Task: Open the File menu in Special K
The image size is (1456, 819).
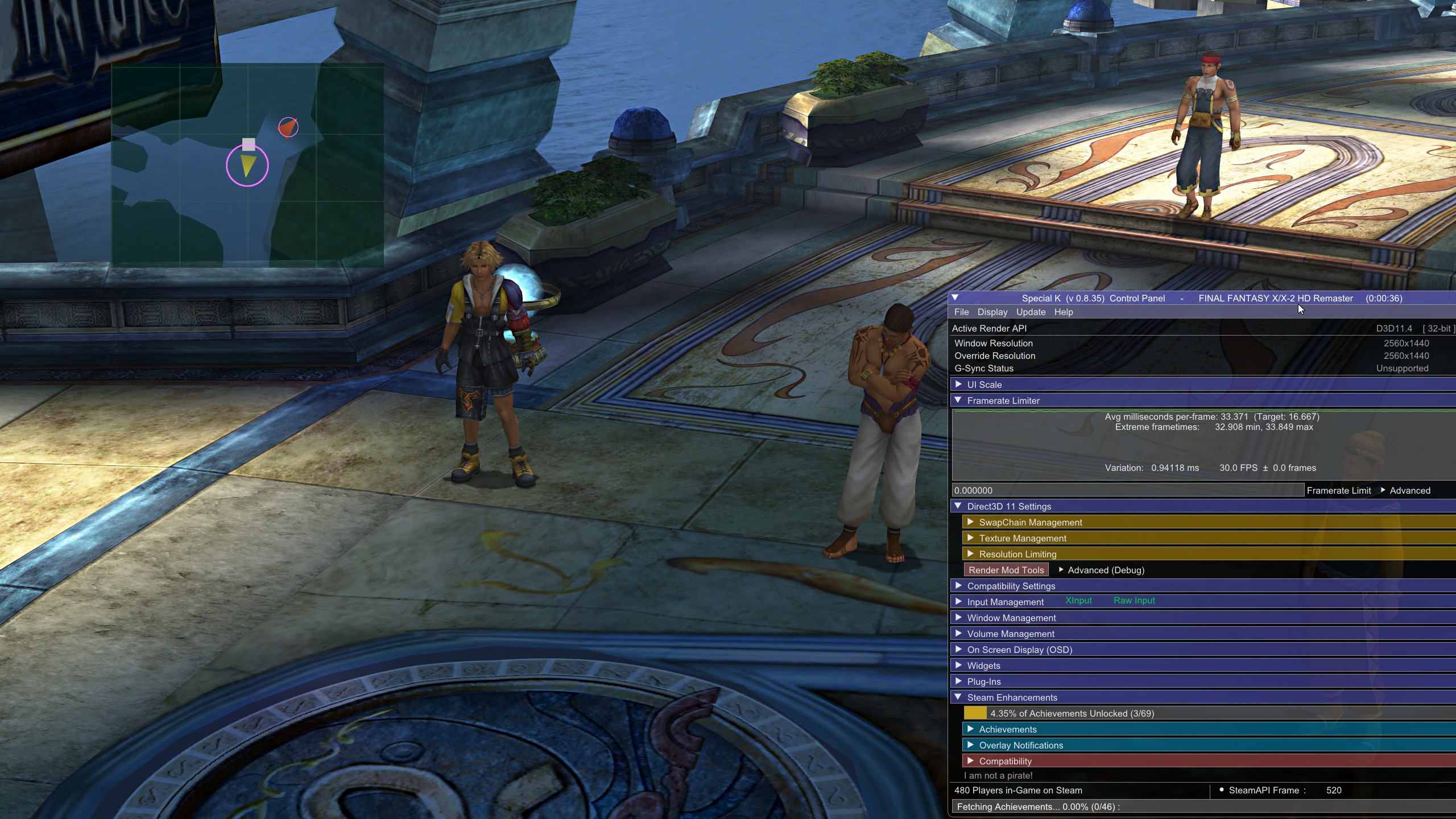Action: [x=961, y=312]
